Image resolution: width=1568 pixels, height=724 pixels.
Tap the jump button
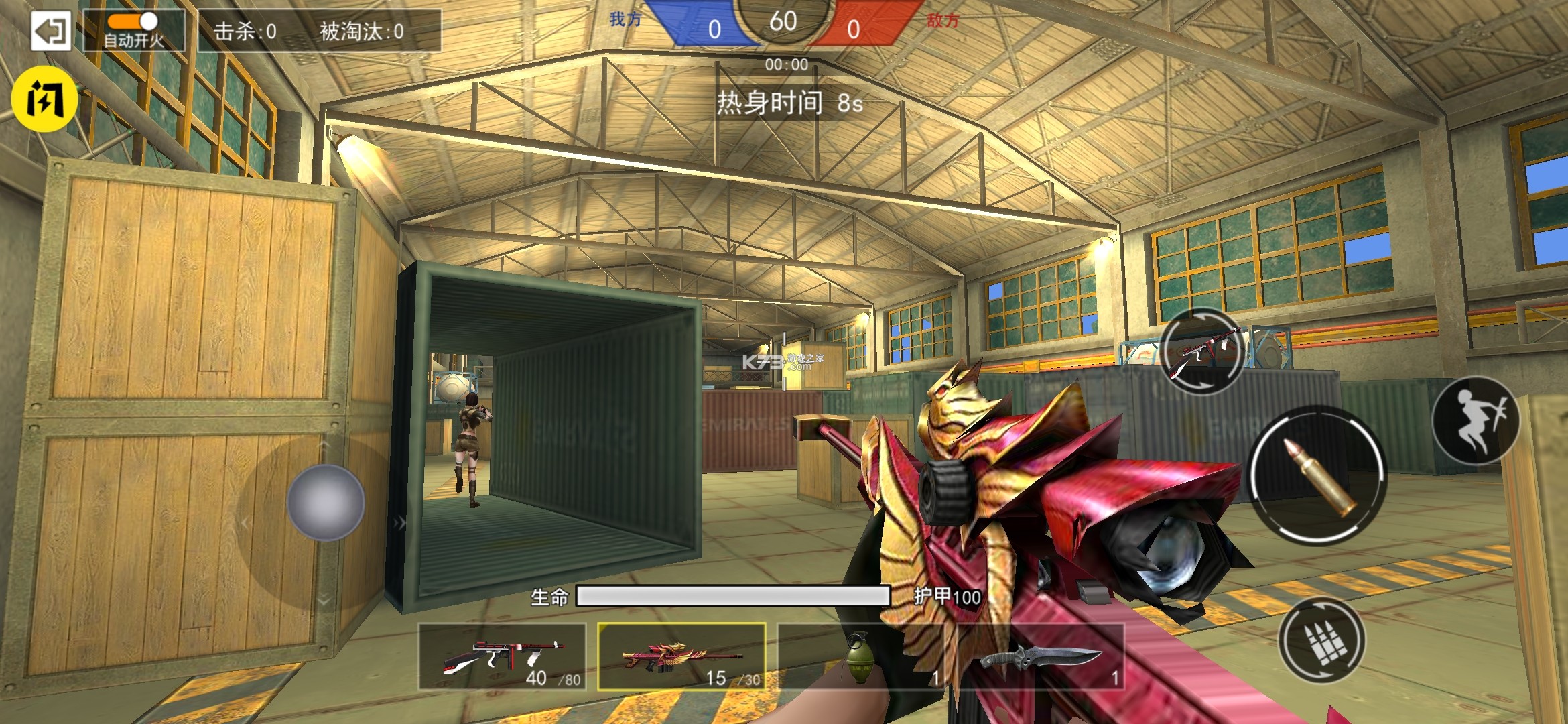(1476, 420)
